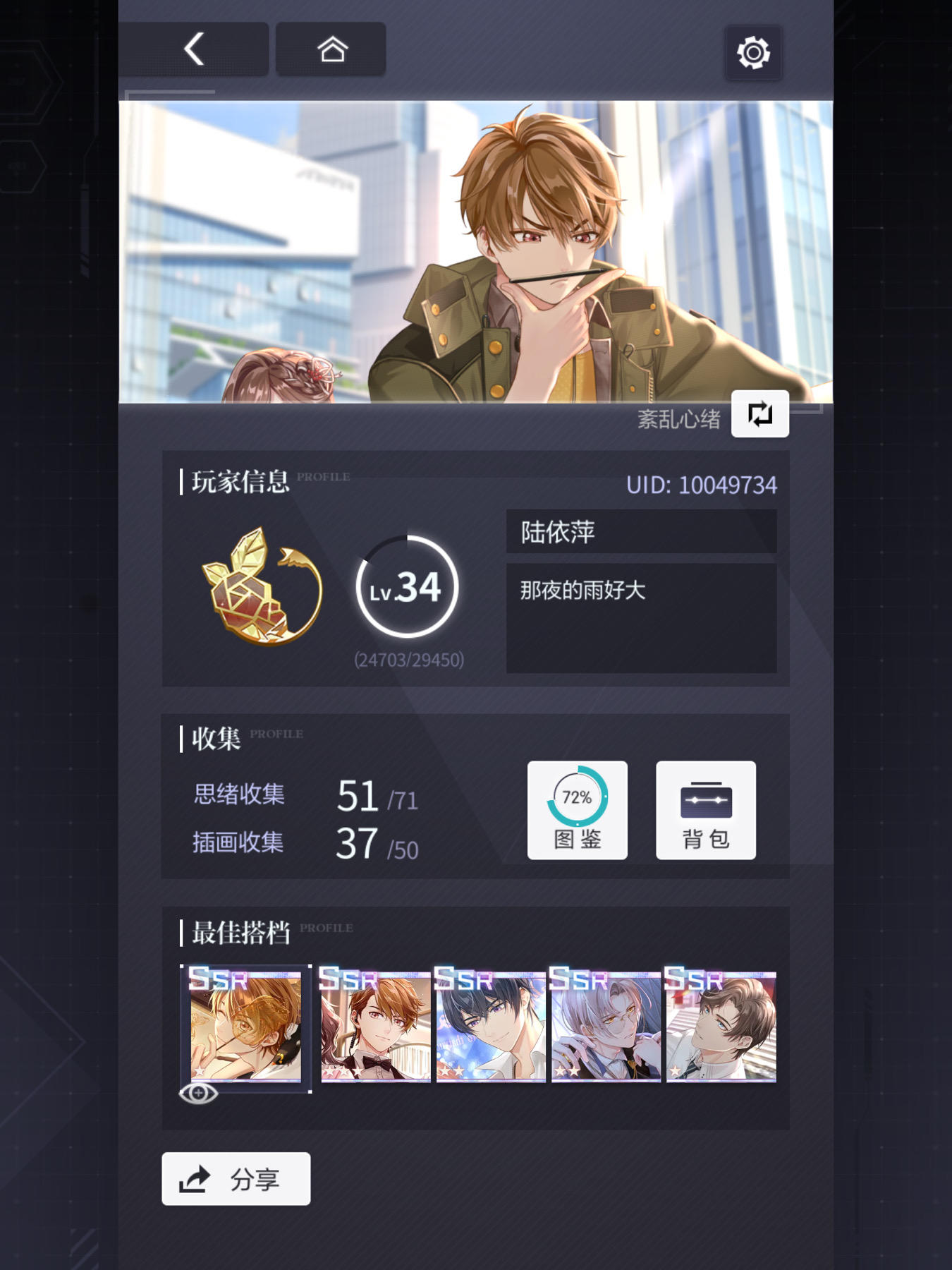Open the 图鉴 compendium
This screenshot has height=1270, width=952.
coord(576,809)
